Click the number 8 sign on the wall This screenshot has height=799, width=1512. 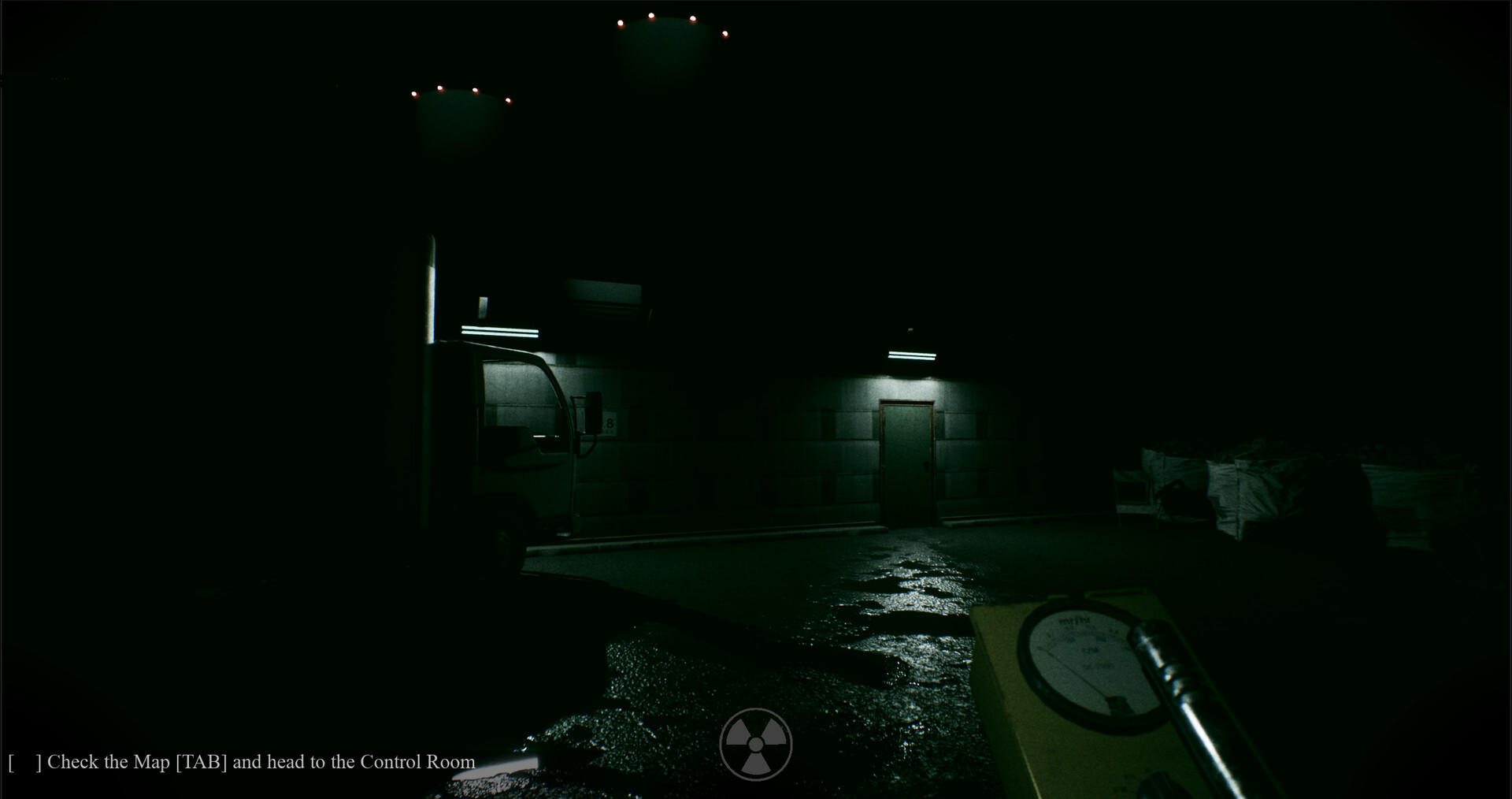coord(608,423)
